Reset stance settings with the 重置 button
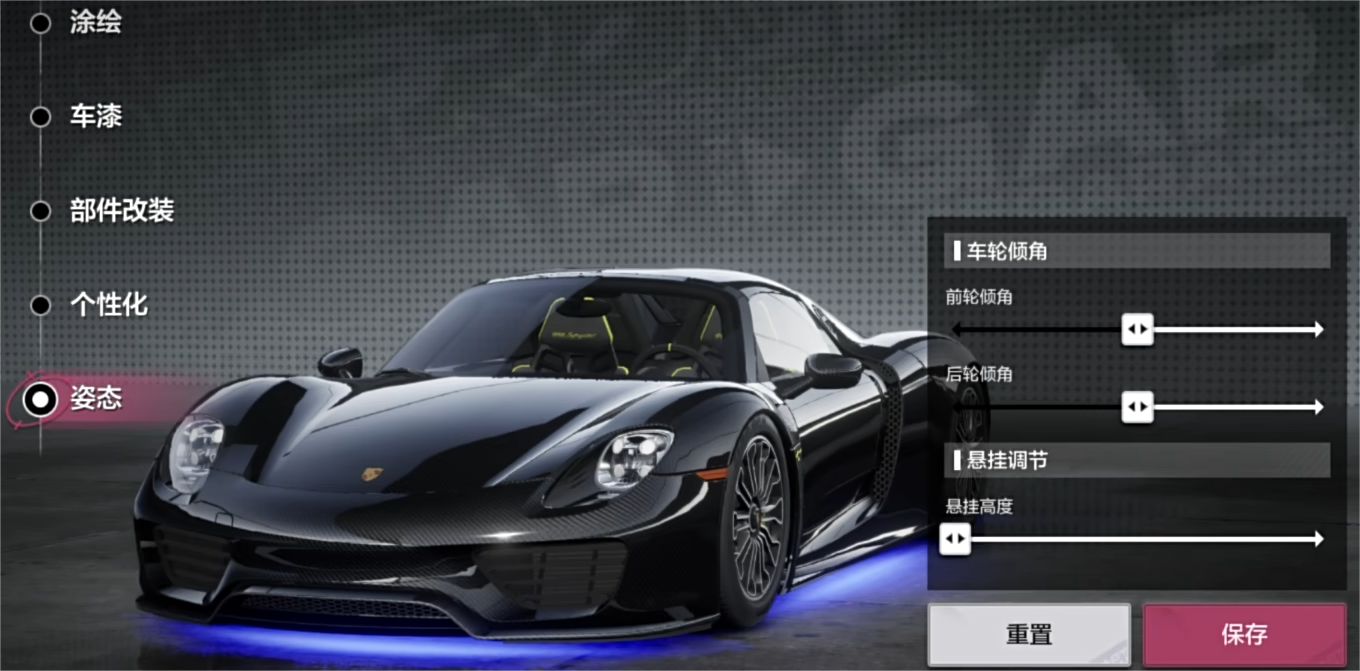 click(1029, 634)
